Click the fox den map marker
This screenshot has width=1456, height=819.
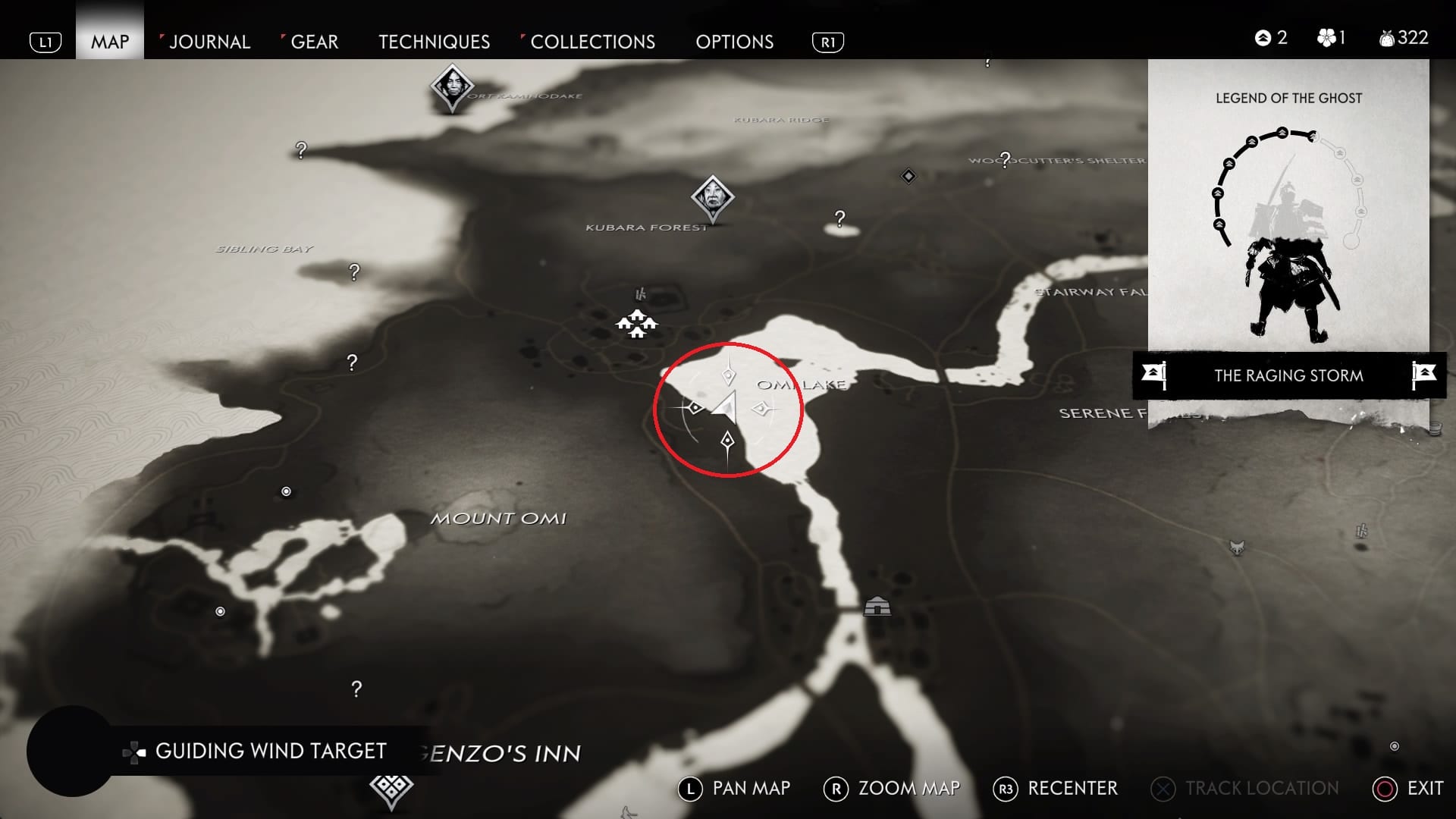tap(1237, 547)
